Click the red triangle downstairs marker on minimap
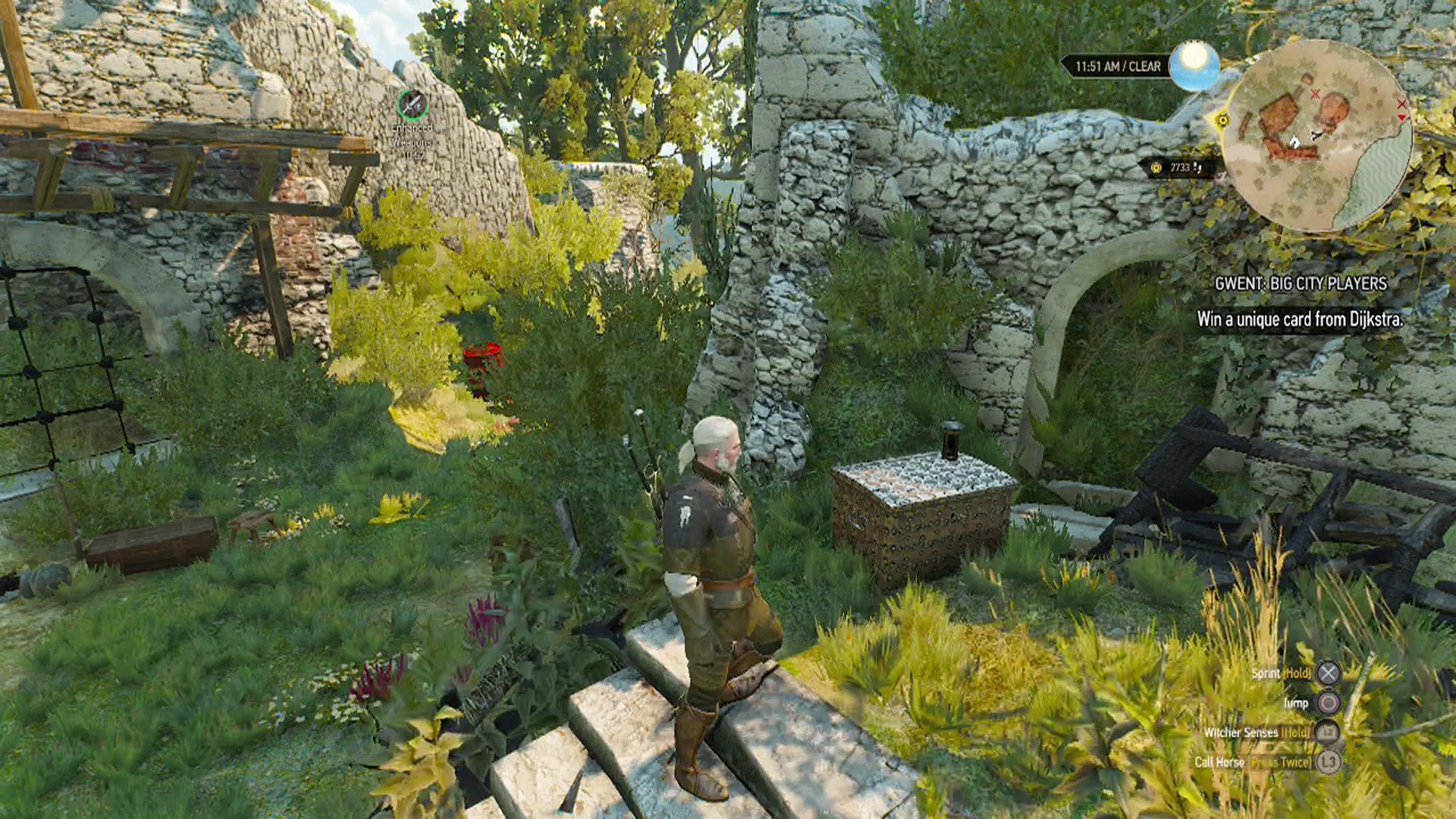The height and width of the screenshot is (819, 1456). point(1403,117)
